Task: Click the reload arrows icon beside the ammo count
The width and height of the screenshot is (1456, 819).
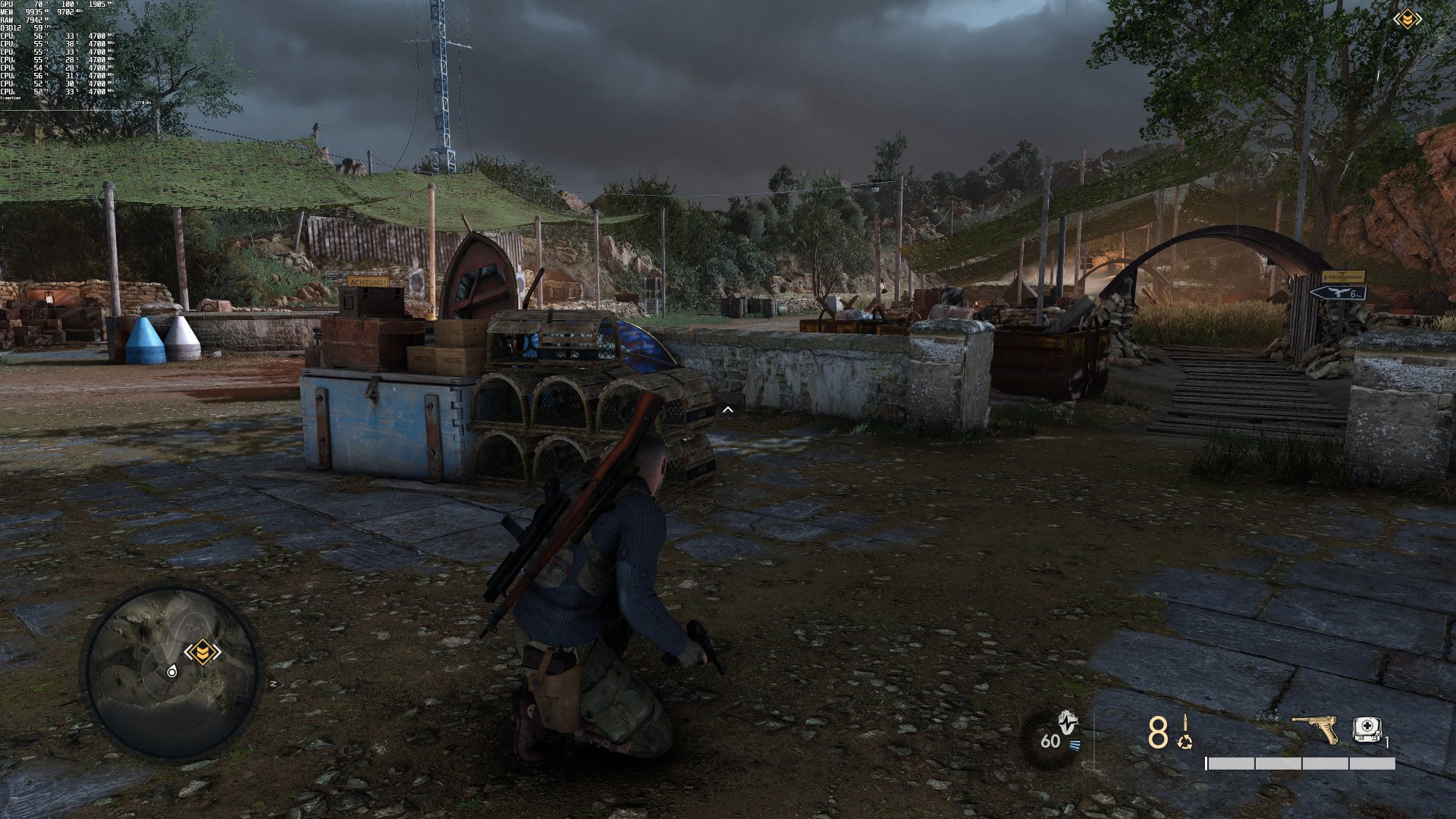Action: point(1185,743)
